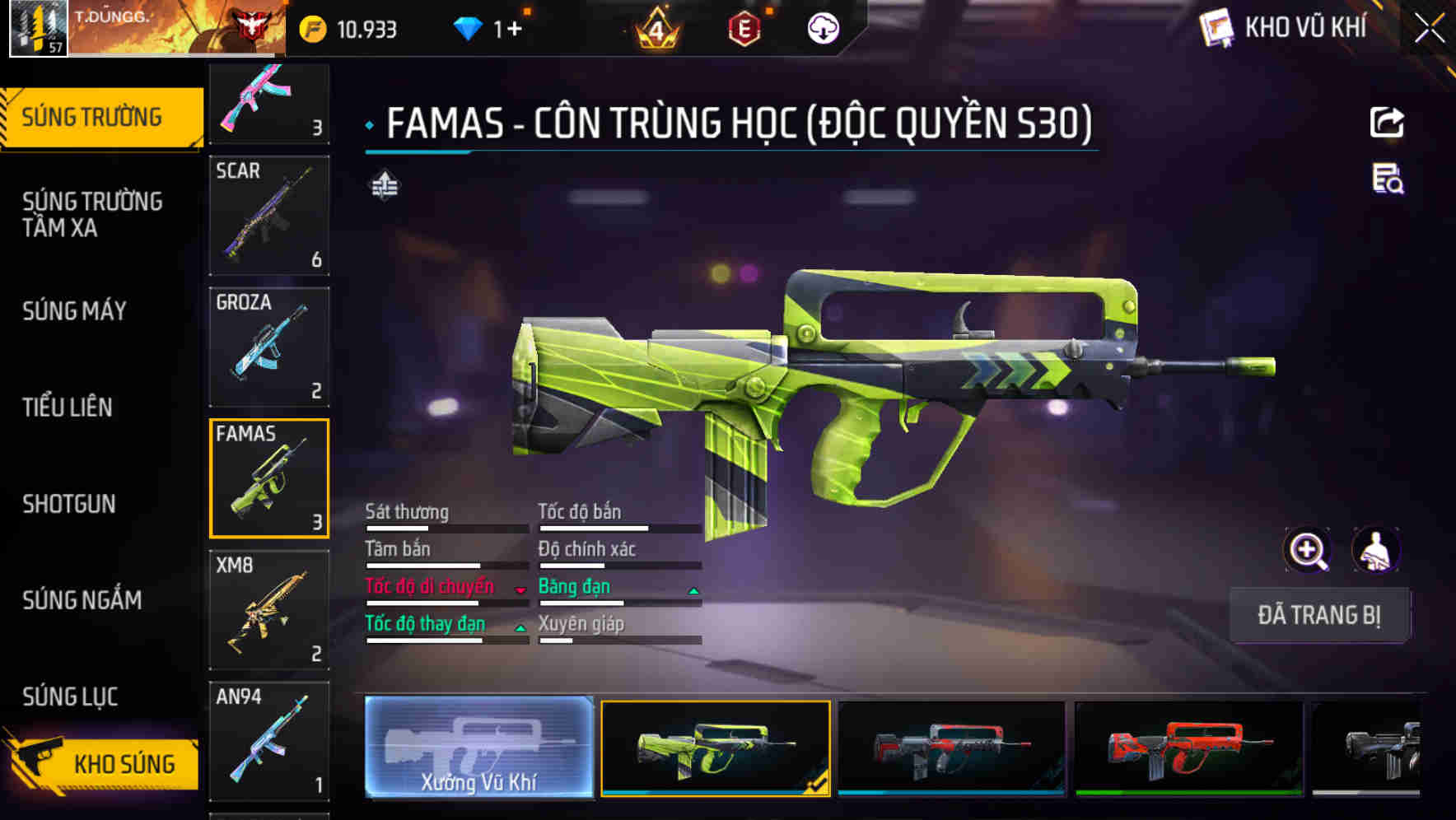Screen dimensions: 1456x820
Task: Pick the XM8 weapon tile
Action: click(269, 609)
